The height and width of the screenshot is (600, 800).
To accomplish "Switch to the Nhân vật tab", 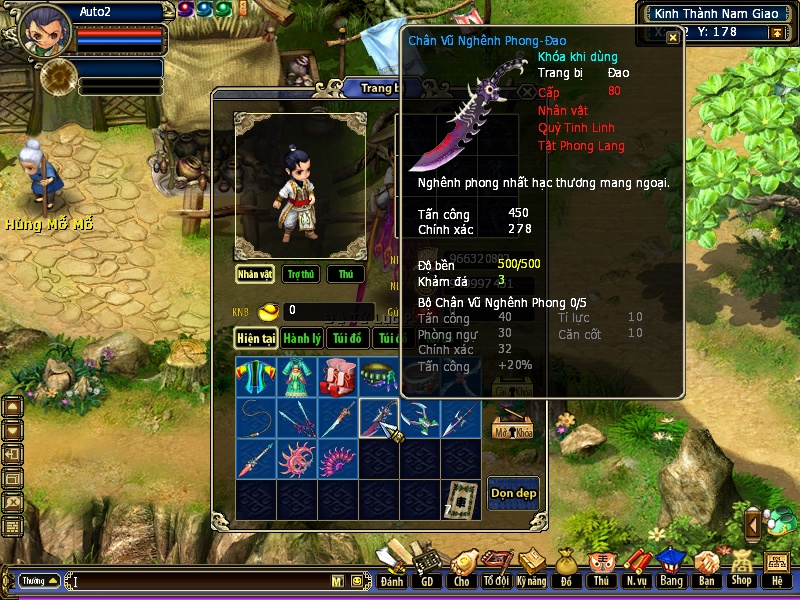I will coord(255,274).
